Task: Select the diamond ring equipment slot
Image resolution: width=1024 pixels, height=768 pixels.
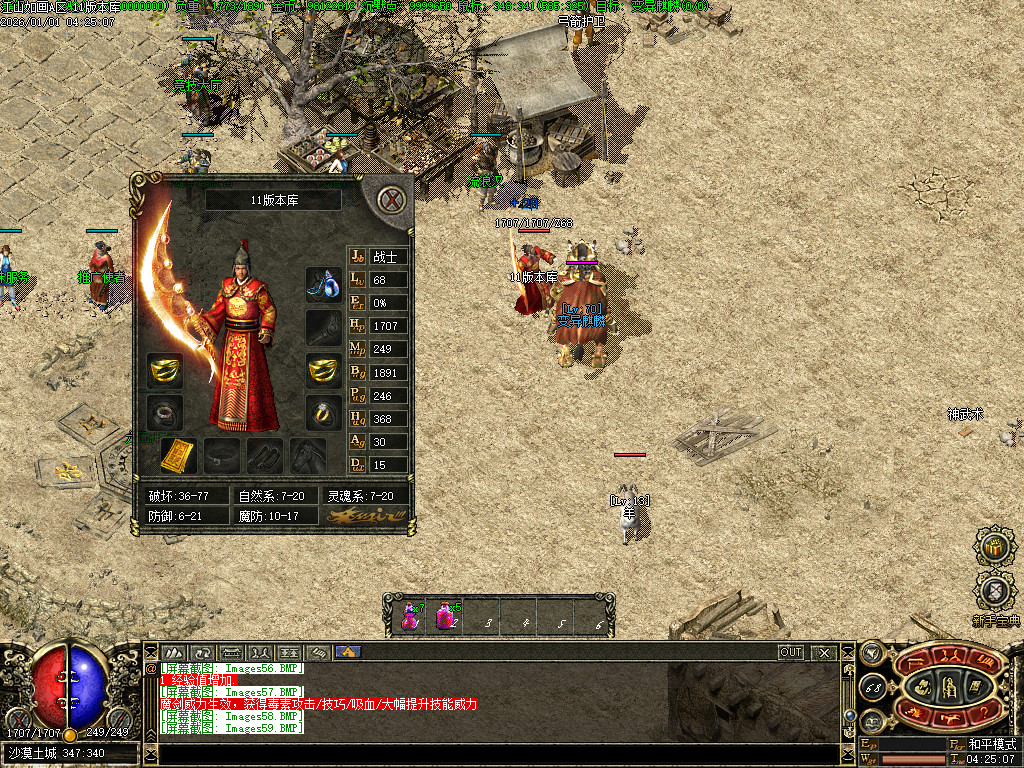Action: [323, 411]
